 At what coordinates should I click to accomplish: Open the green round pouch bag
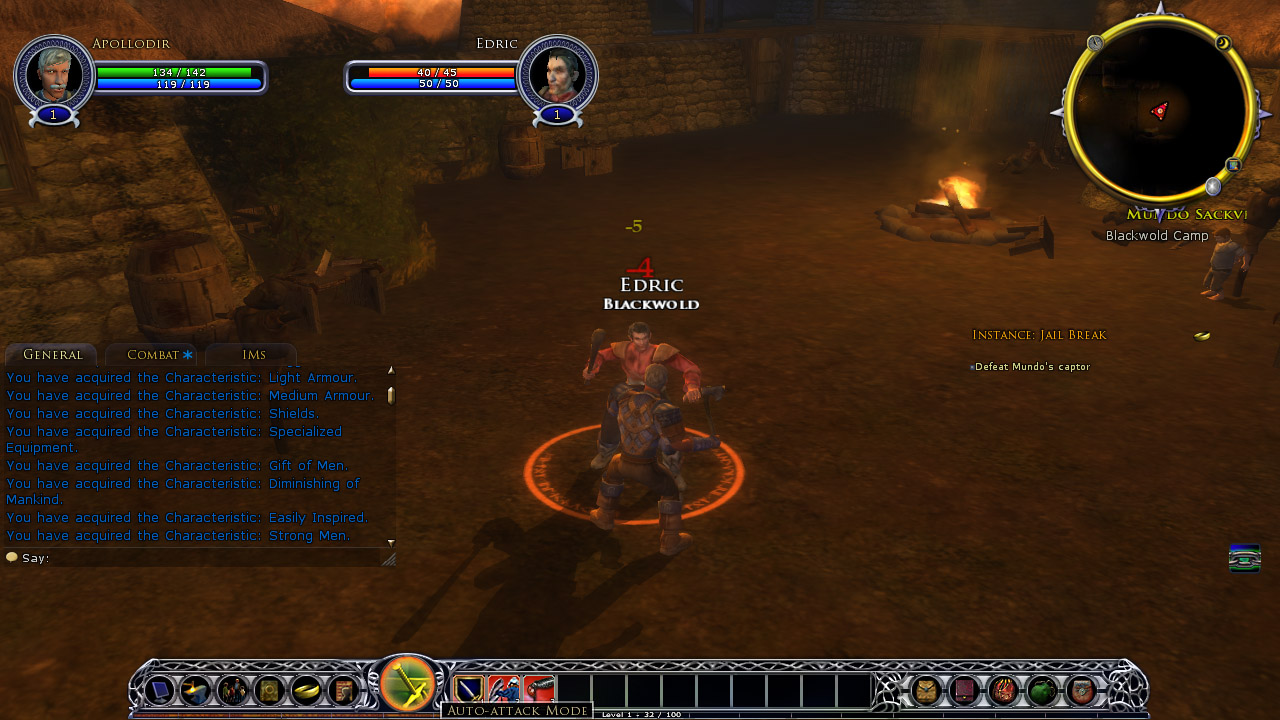click(1042, 690)
